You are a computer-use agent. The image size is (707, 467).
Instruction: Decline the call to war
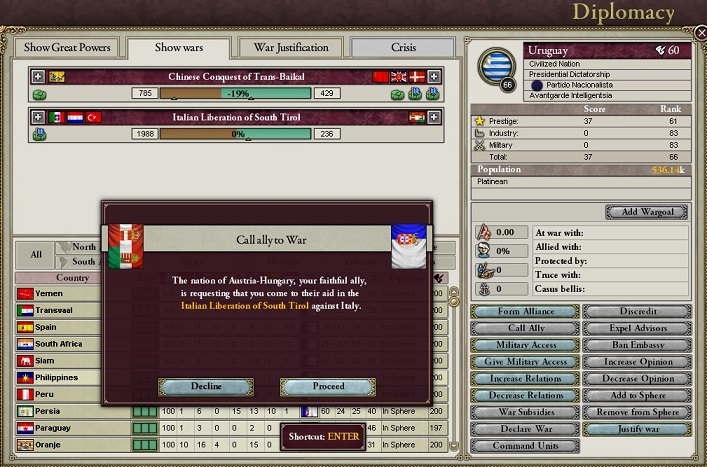pos(206,386)
